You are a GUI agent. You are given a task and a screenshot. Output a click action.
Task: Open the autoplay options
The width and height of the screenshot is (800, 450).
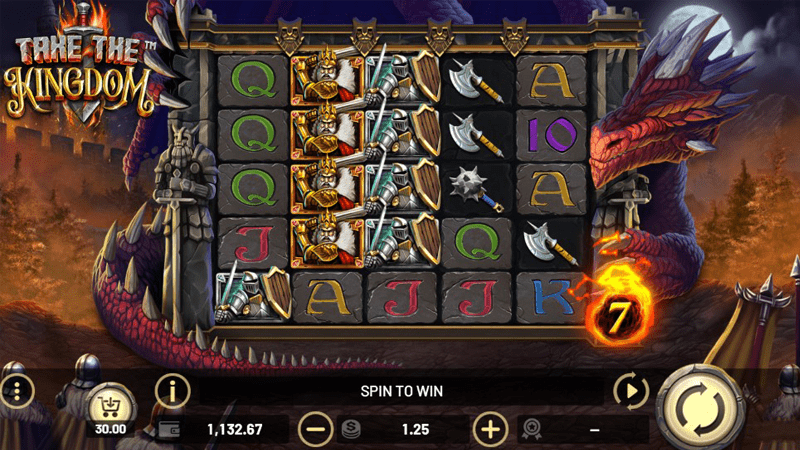632,390
